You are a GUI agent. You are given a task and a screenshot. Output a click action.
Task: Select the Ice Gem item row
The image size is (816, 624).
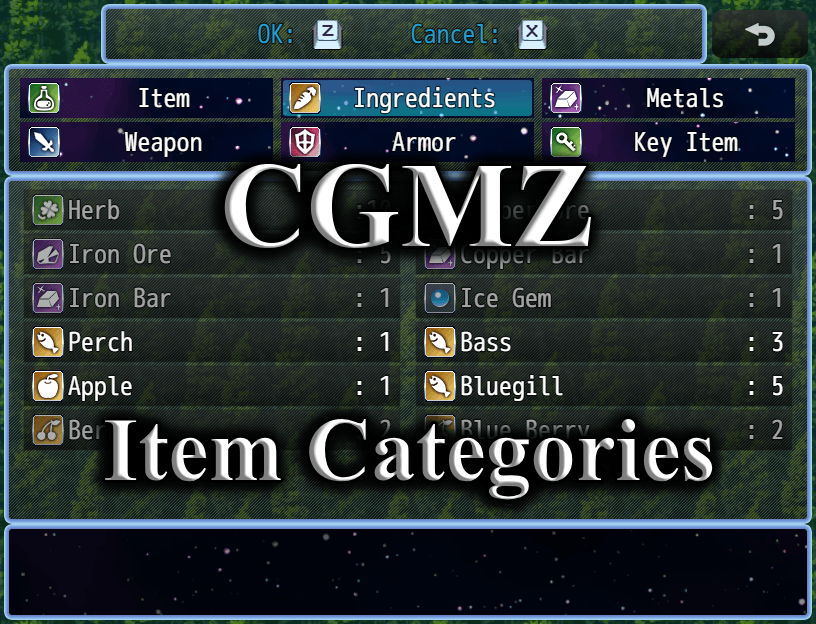(603, 299)
